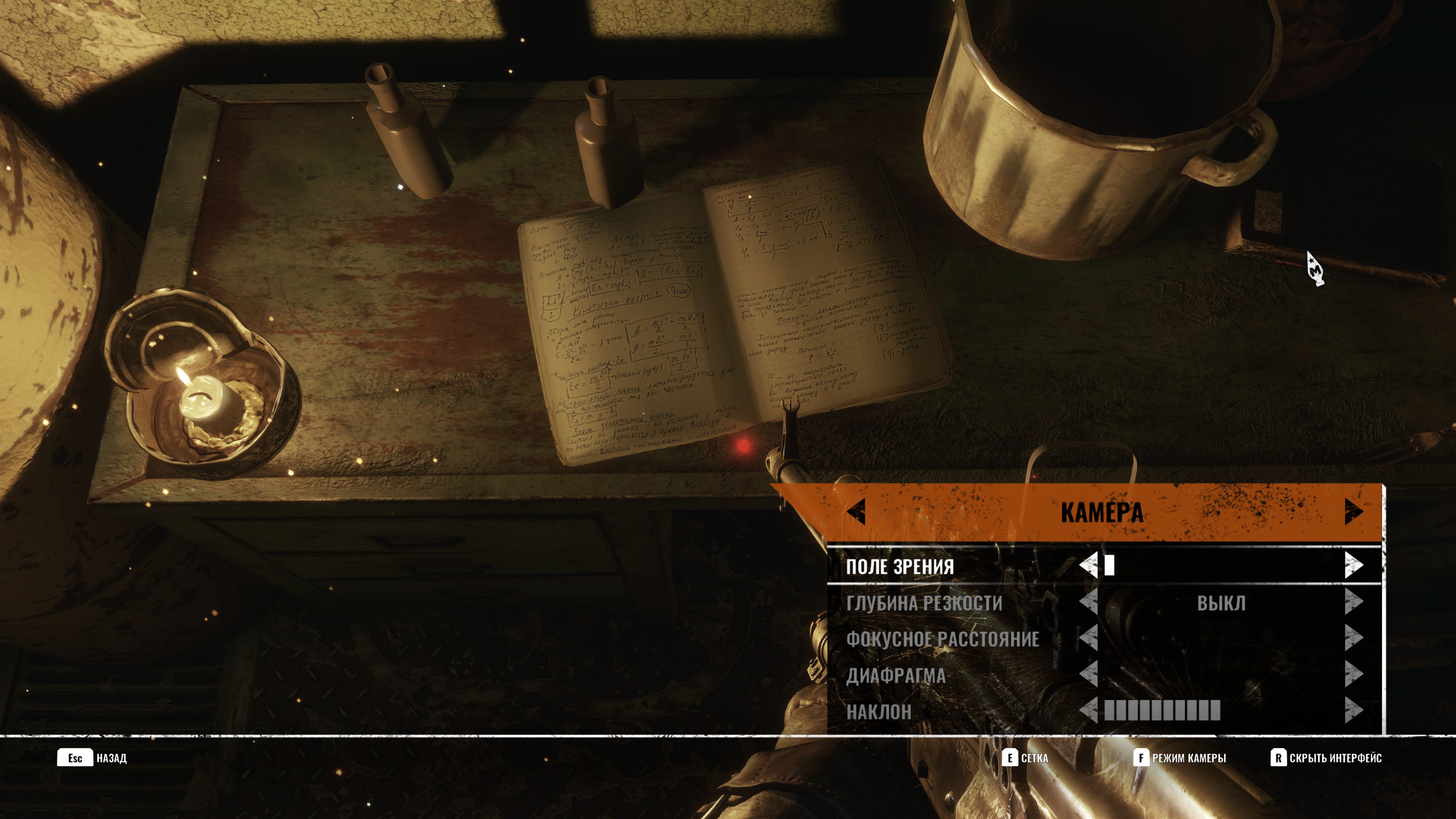The width and height of the screenshot is (1456, 819).
Task: Select the Глубина резкости option
Action: click(x=924, y=603)
